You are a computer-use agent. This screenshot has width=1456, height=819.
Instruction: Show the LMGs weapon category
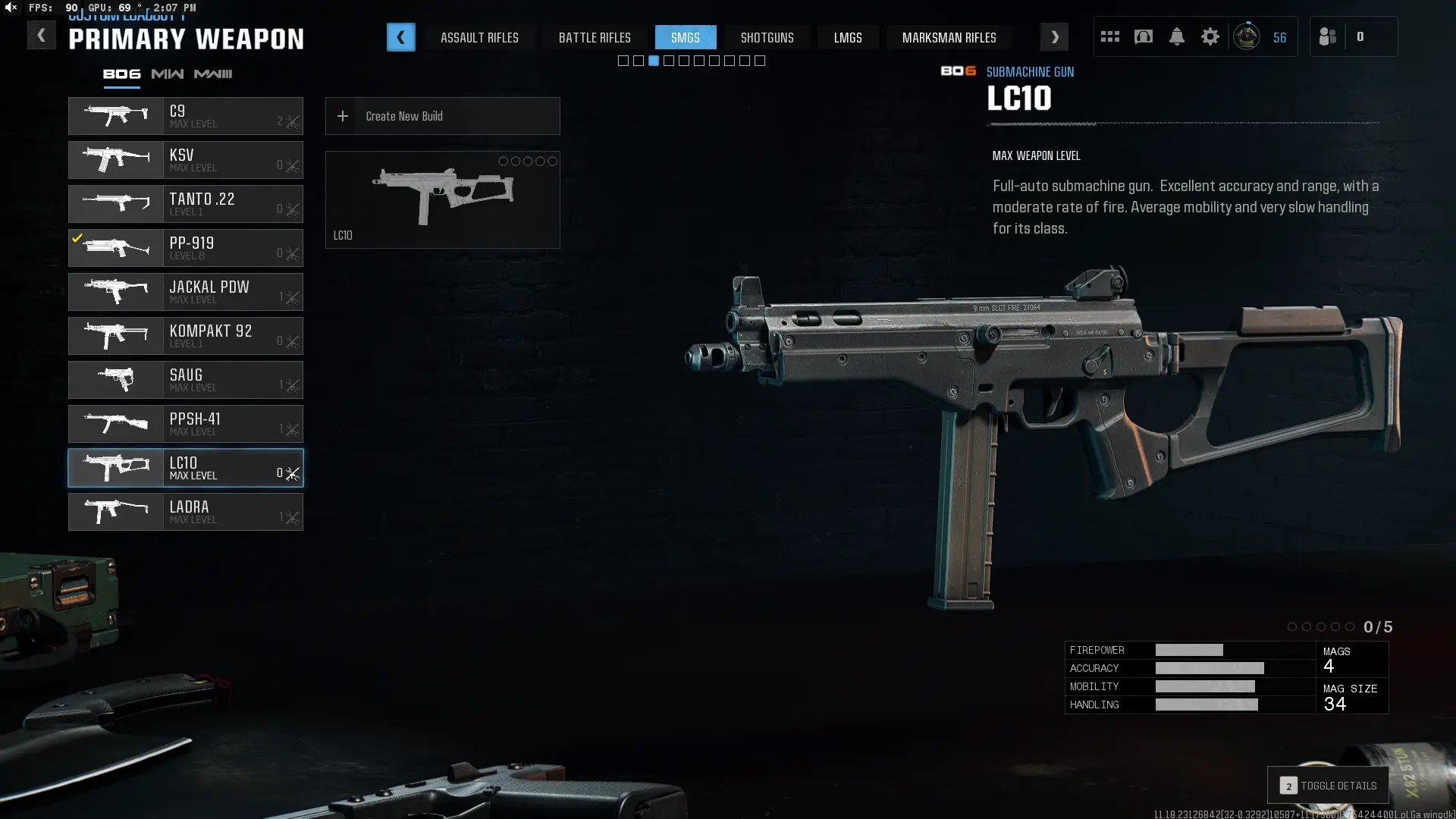pyautogui.click(x=848, y=37)
